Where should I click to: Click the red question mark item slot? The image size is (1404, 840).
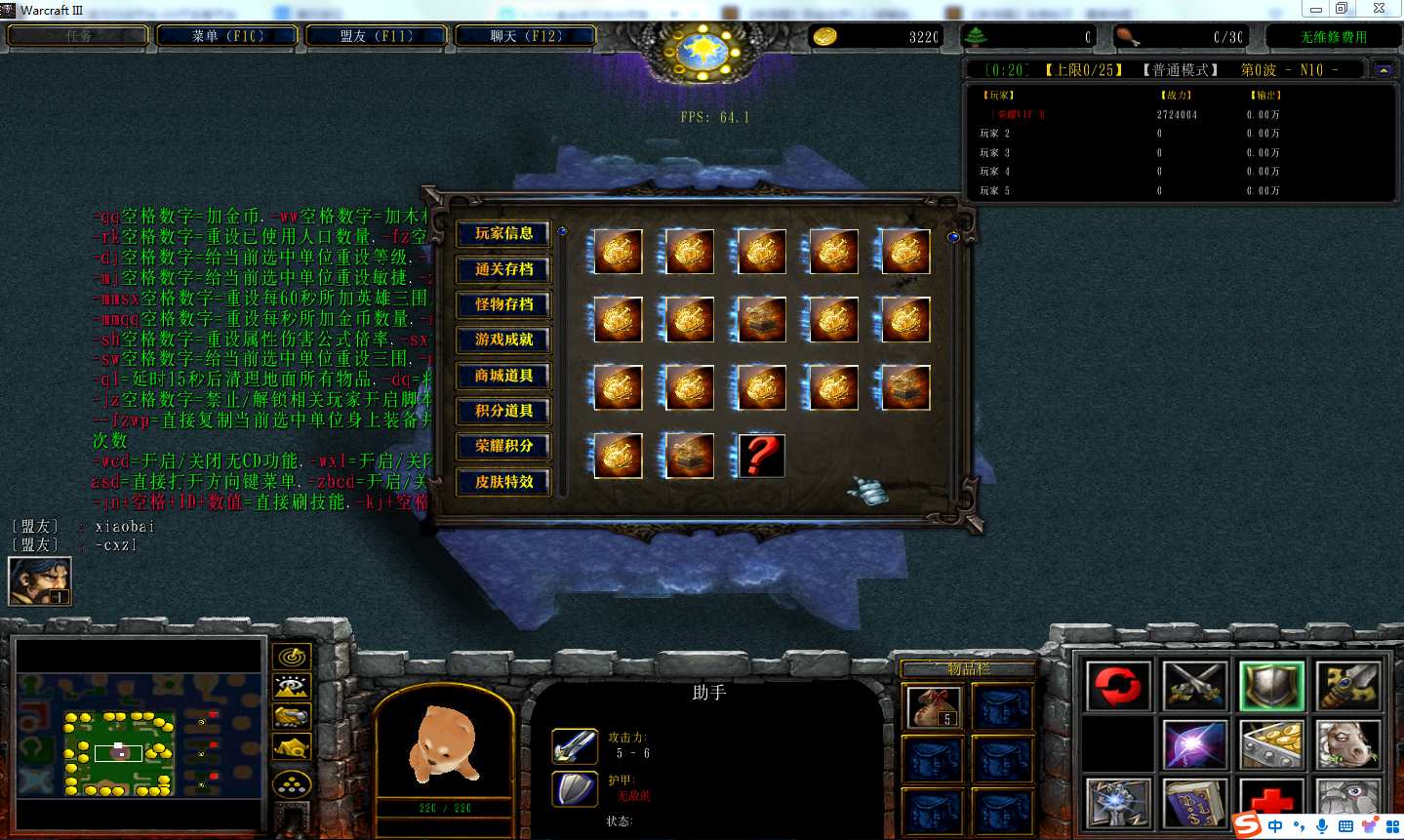click(761, 456)
